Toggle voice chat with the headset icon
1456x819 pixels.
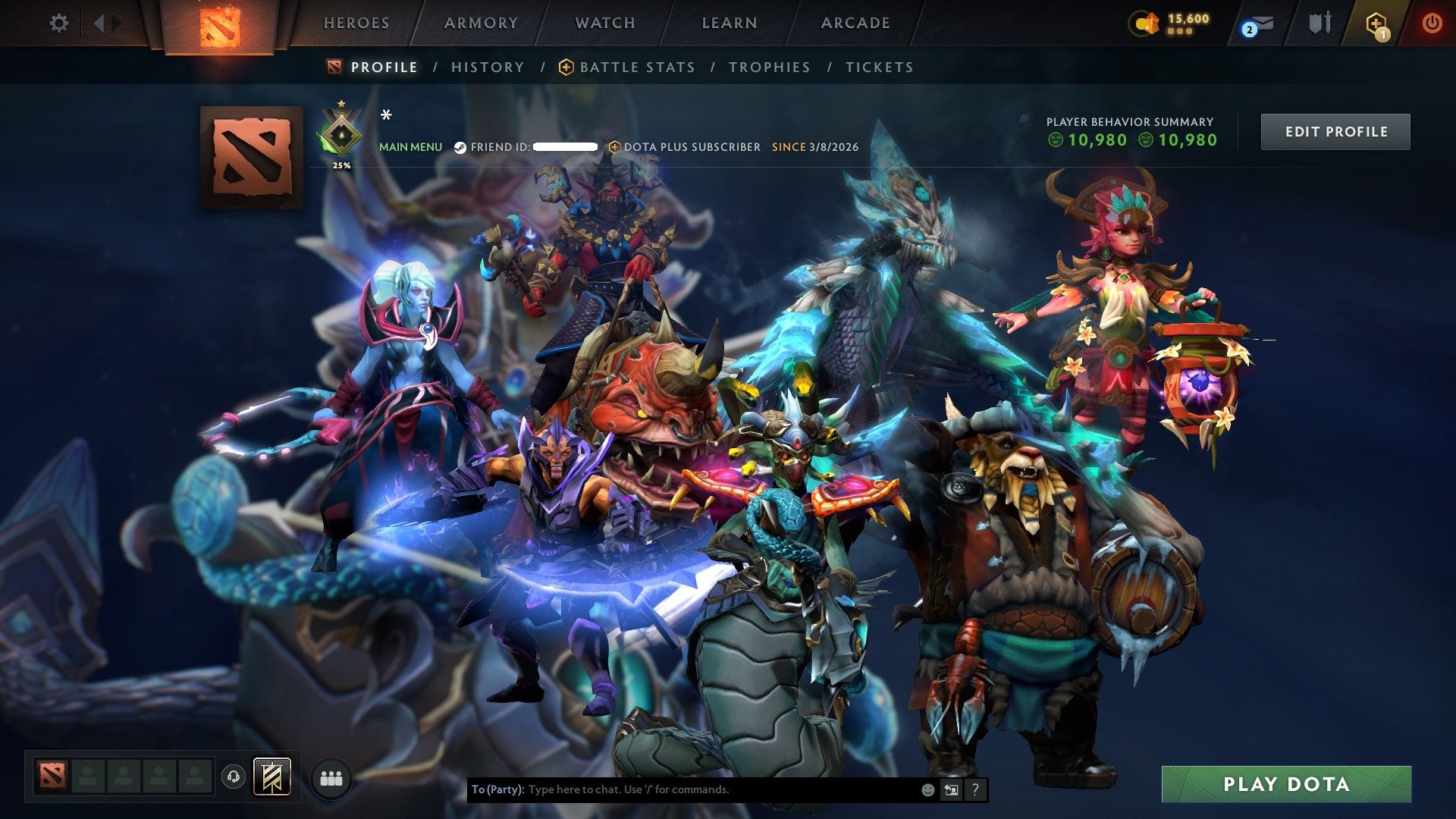point(234,777)
